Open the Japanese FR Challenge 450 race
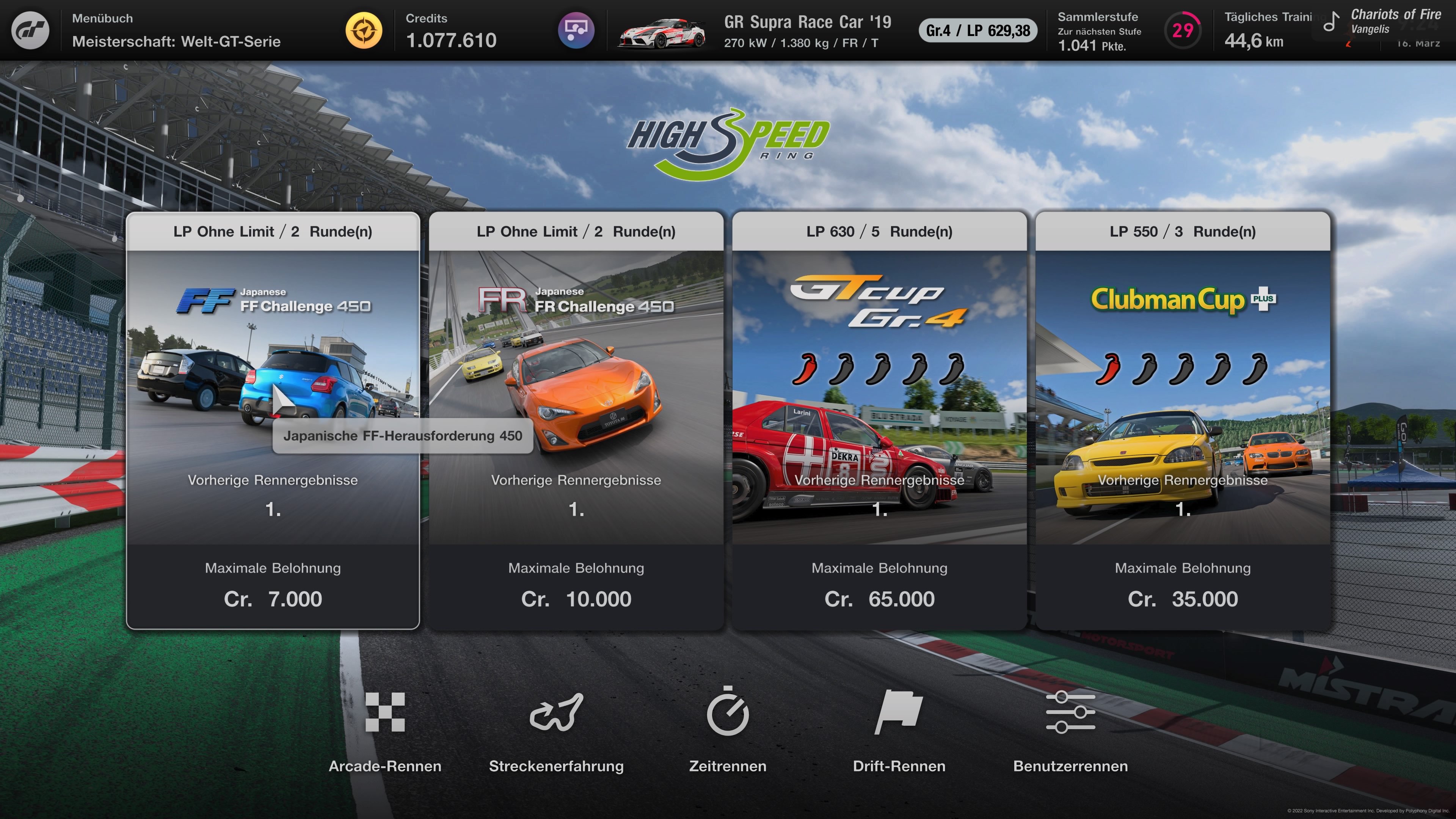This screenshot has height=819, width=1456. point(576,424)
